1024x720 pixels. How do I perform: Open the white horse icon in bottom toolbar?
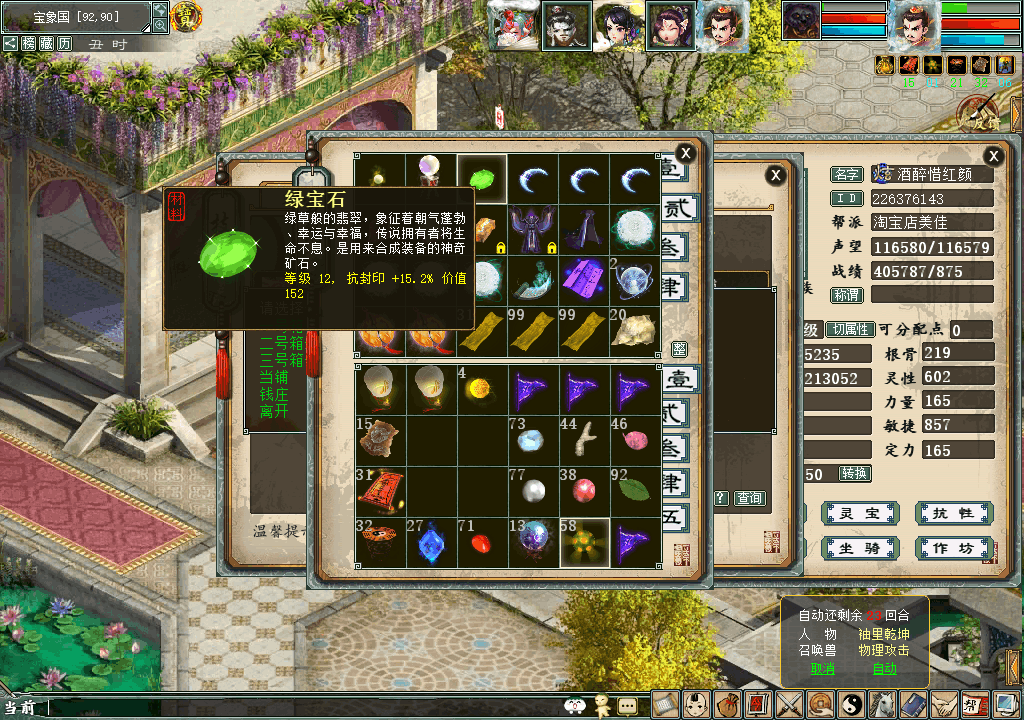[883, 704]
